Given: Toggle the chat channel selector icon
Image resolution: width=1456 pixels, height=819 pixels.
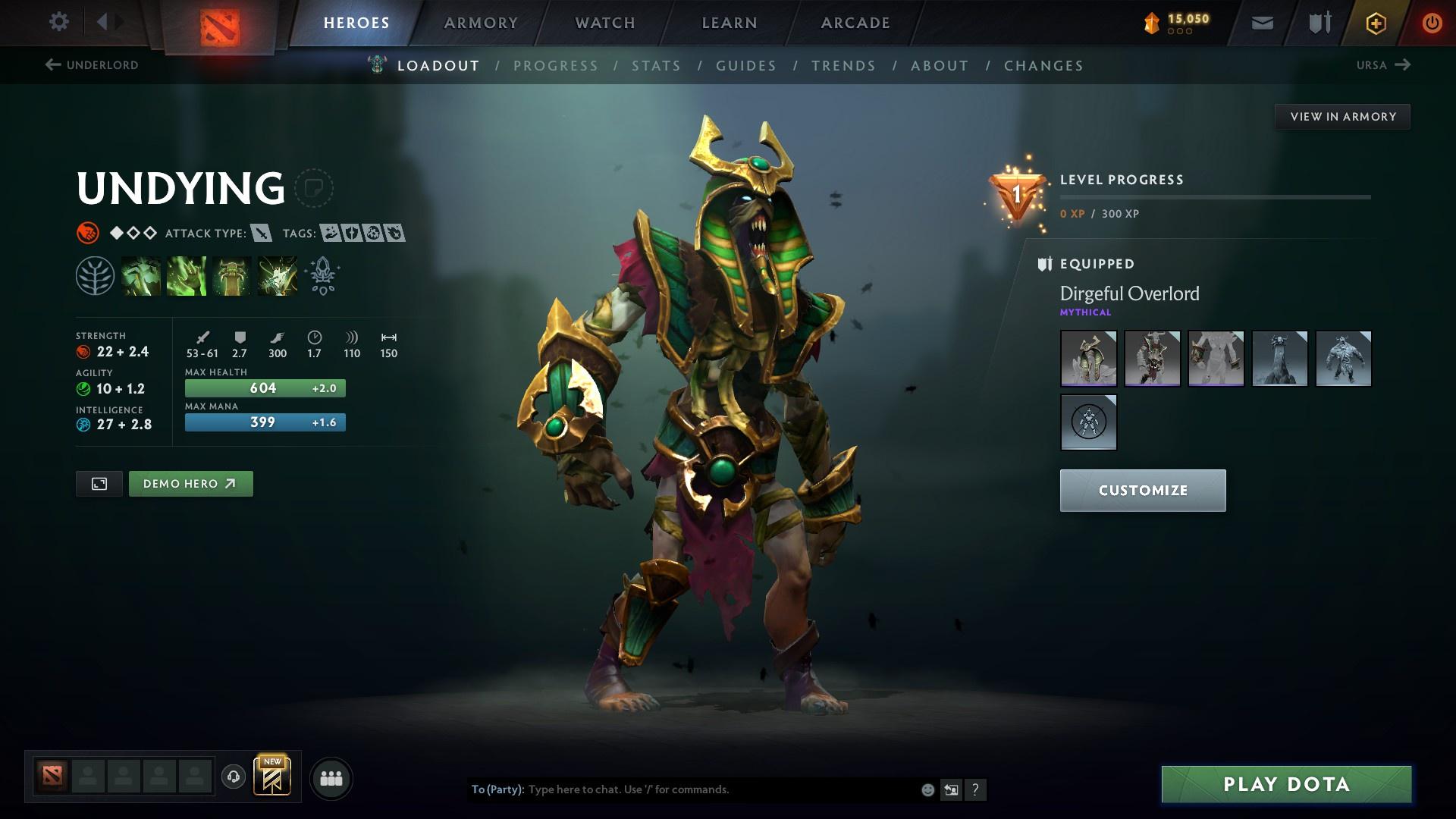Looking at the screenshot, I should point(951,789).
